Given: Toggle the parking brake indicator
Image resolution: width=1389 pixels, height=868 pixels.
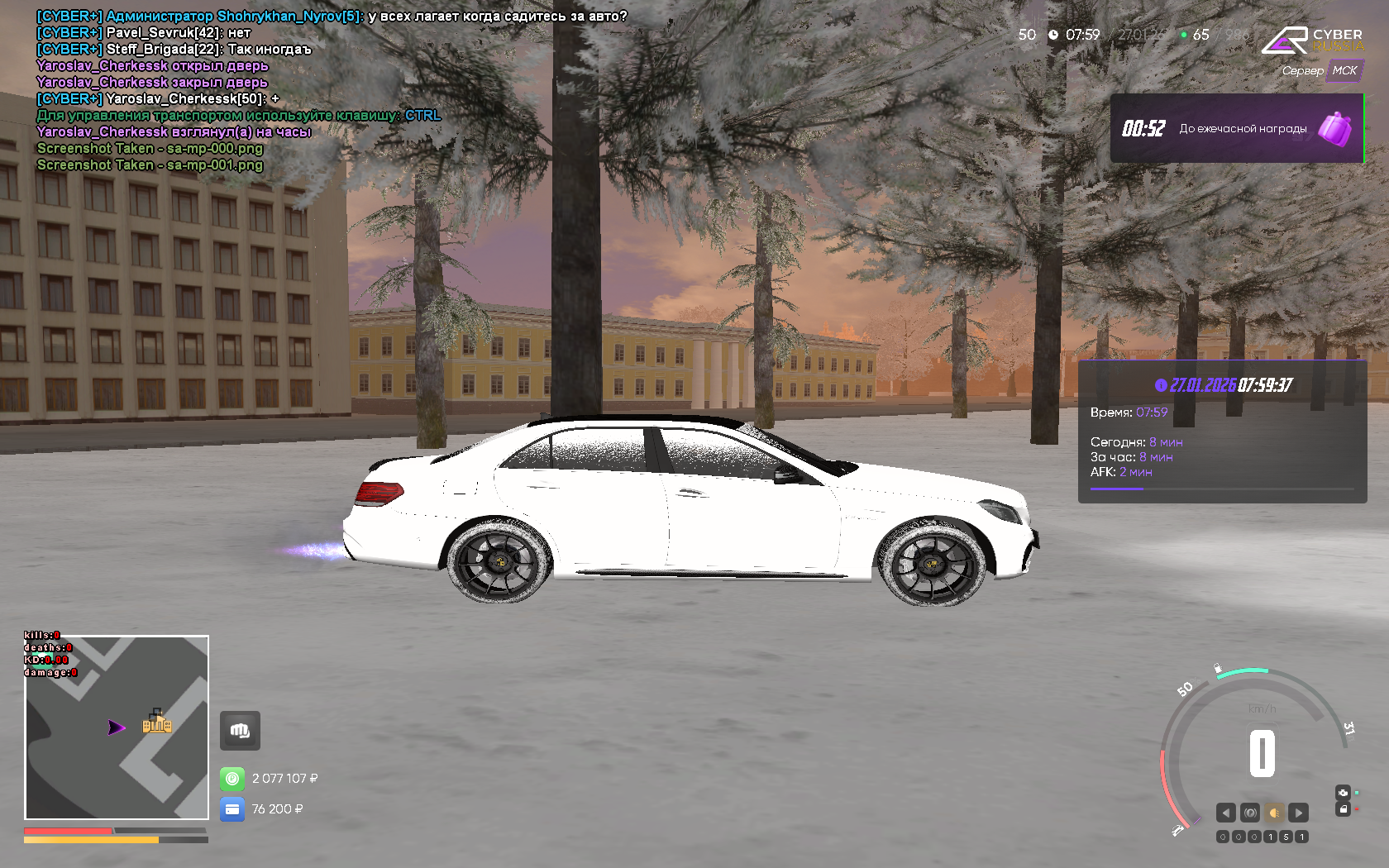Looking at the screenshot, I should [1250, 813].
